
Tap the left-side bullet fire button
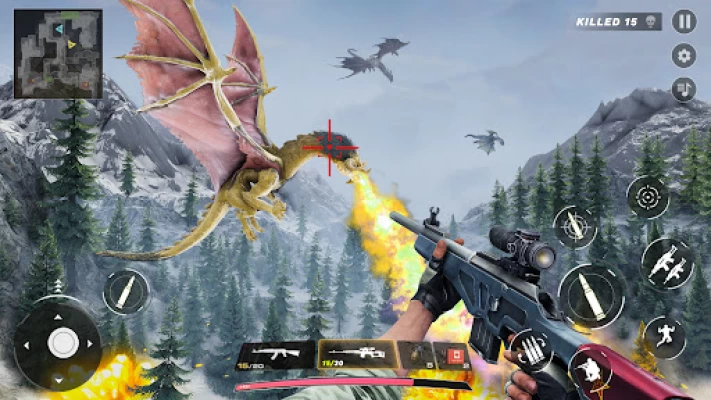click(126, 290)
